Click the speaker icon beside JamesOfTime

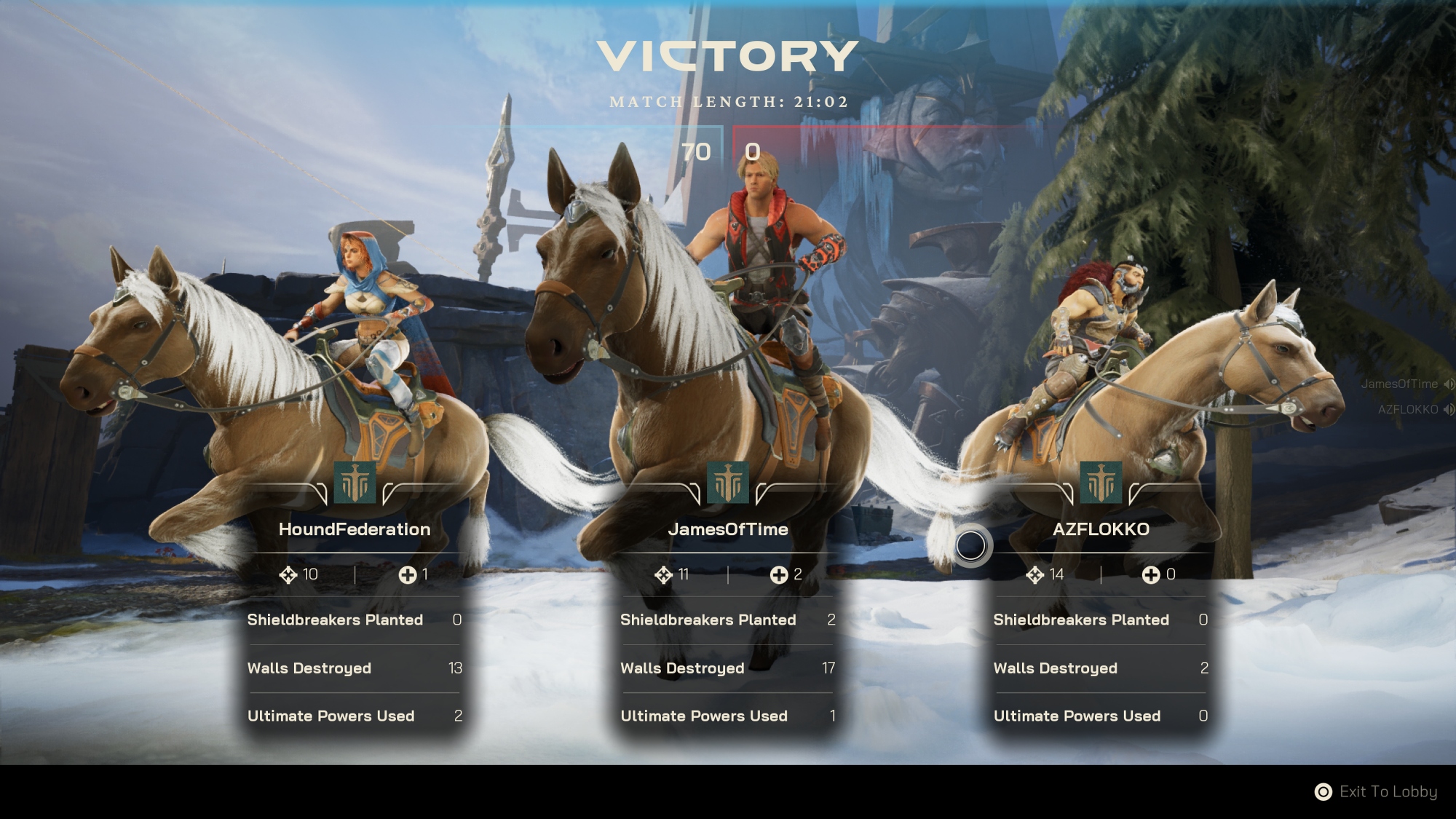(1449, 384)
